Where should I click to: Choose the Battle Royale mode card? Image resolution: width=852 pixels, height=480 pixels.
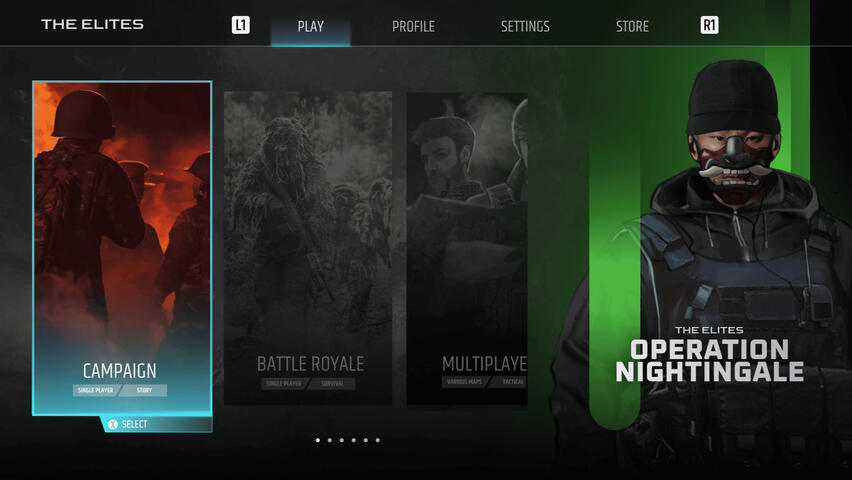[308, 248]
